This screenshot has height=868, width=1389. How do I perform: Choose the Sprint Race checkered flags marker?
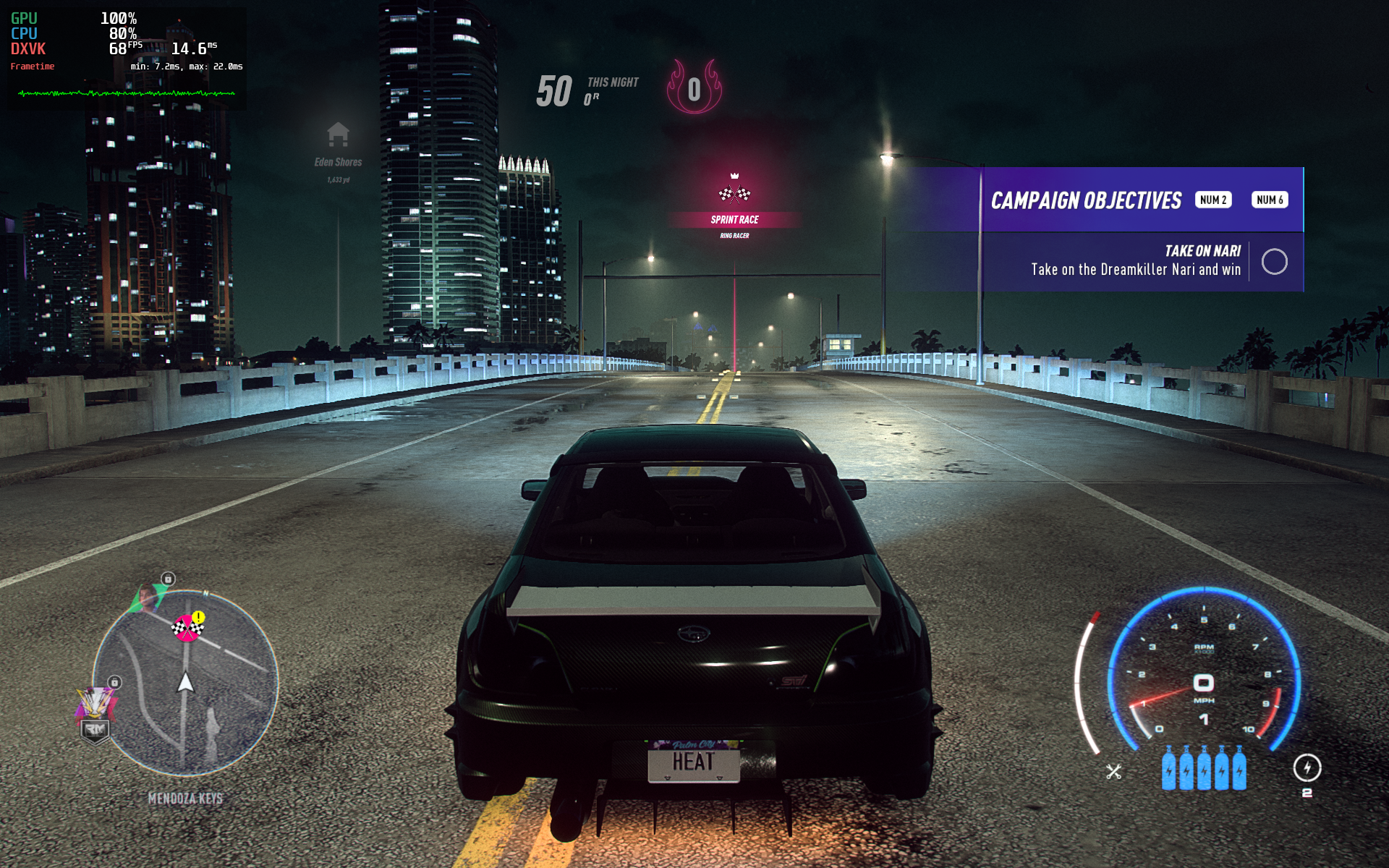[x=734, y=193]
